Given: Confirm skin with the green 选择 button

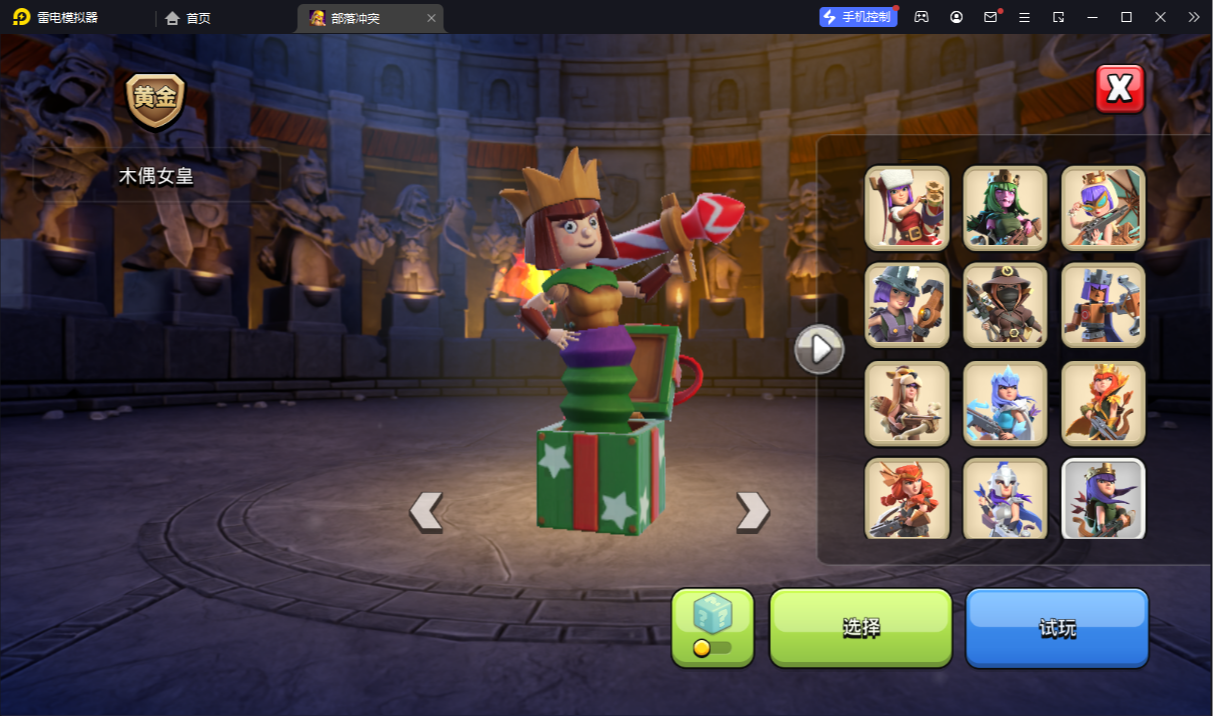Looking at the screenshot, I should point(860,627).
